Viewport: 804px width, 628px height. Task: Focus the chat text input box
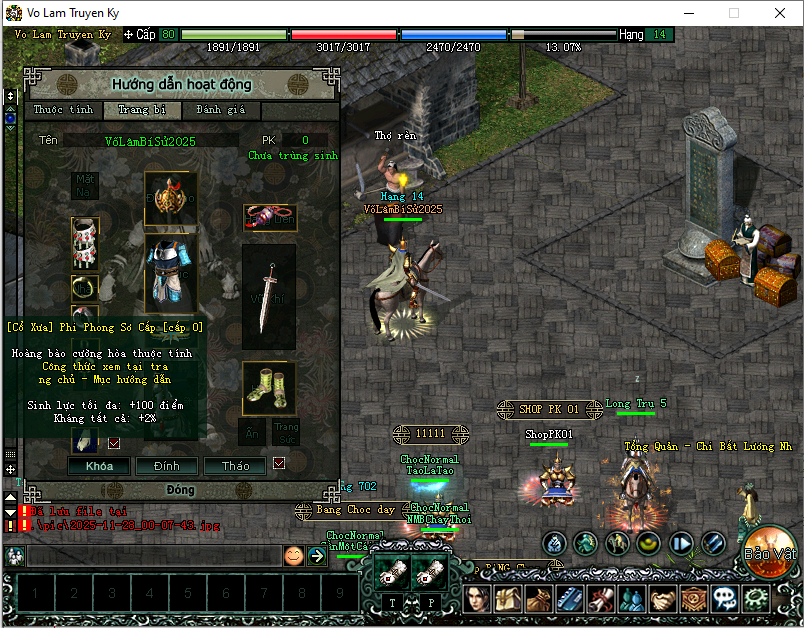pos(150,556)
